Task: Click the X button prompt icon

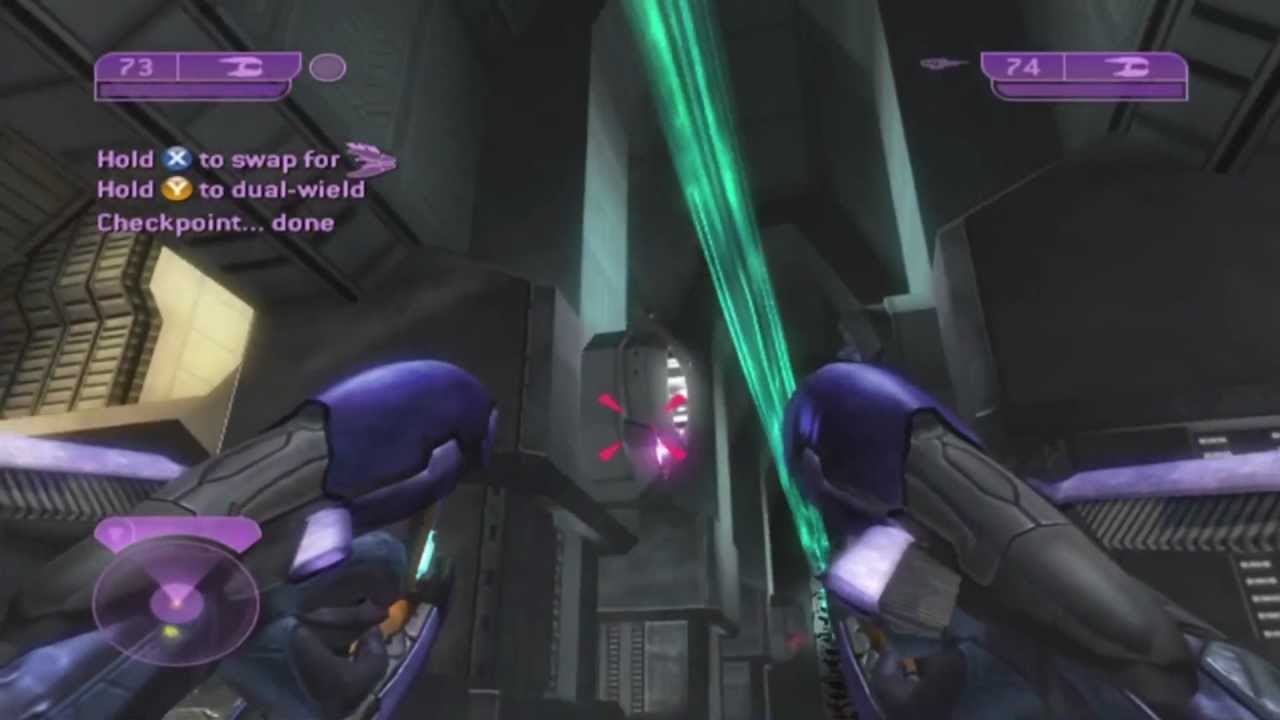Action: pyautogui.click(x=176, y=158)
